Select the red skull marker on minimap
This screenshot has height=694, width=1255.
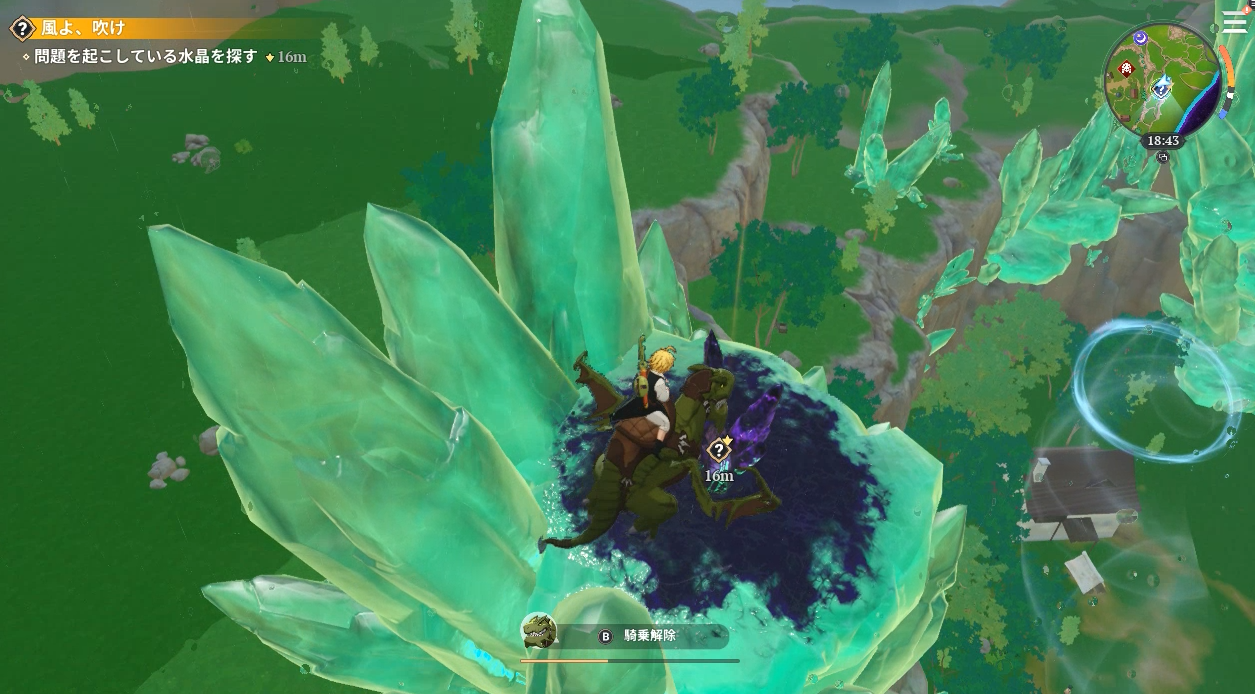1128,69
